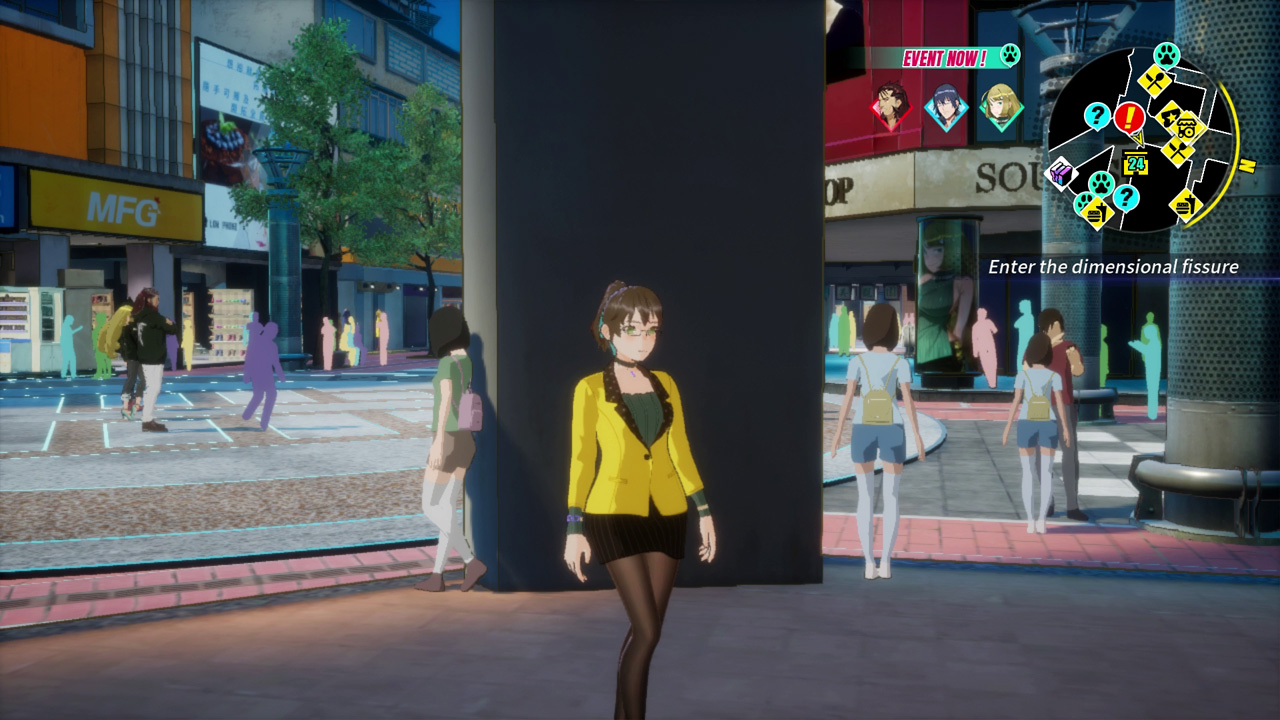
Task: Click the teal paw print marker atop the minimap
Action: (1165, 56)
